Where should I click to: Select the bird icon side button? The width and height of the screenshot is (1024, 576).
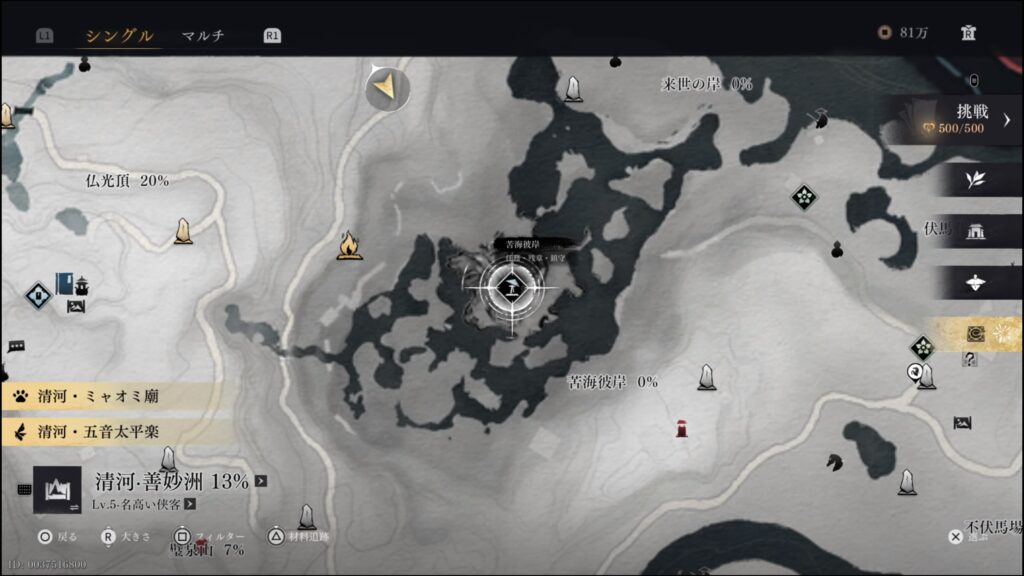[975, 283]
